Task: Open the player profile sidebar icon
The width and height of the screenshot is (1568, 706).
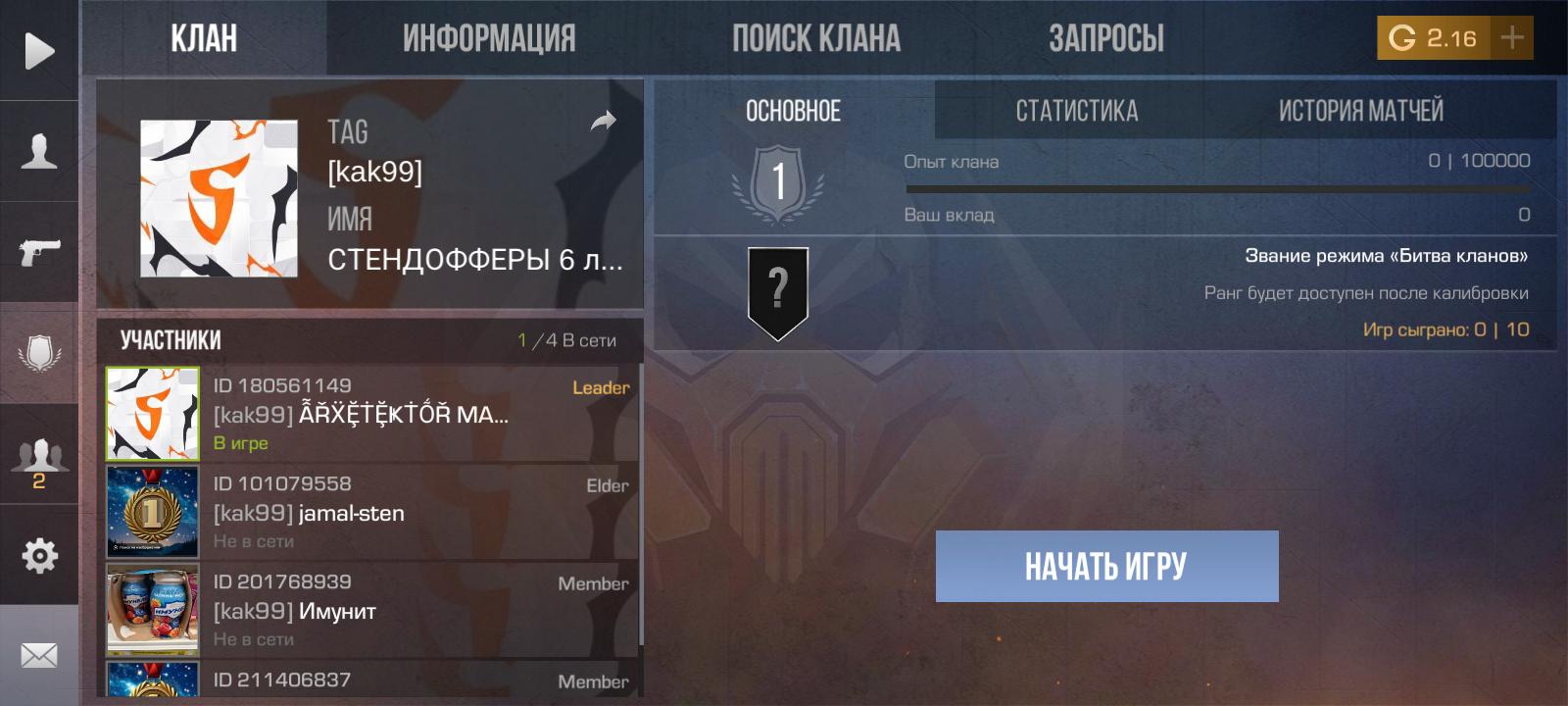Action: (x=39, y=152)
